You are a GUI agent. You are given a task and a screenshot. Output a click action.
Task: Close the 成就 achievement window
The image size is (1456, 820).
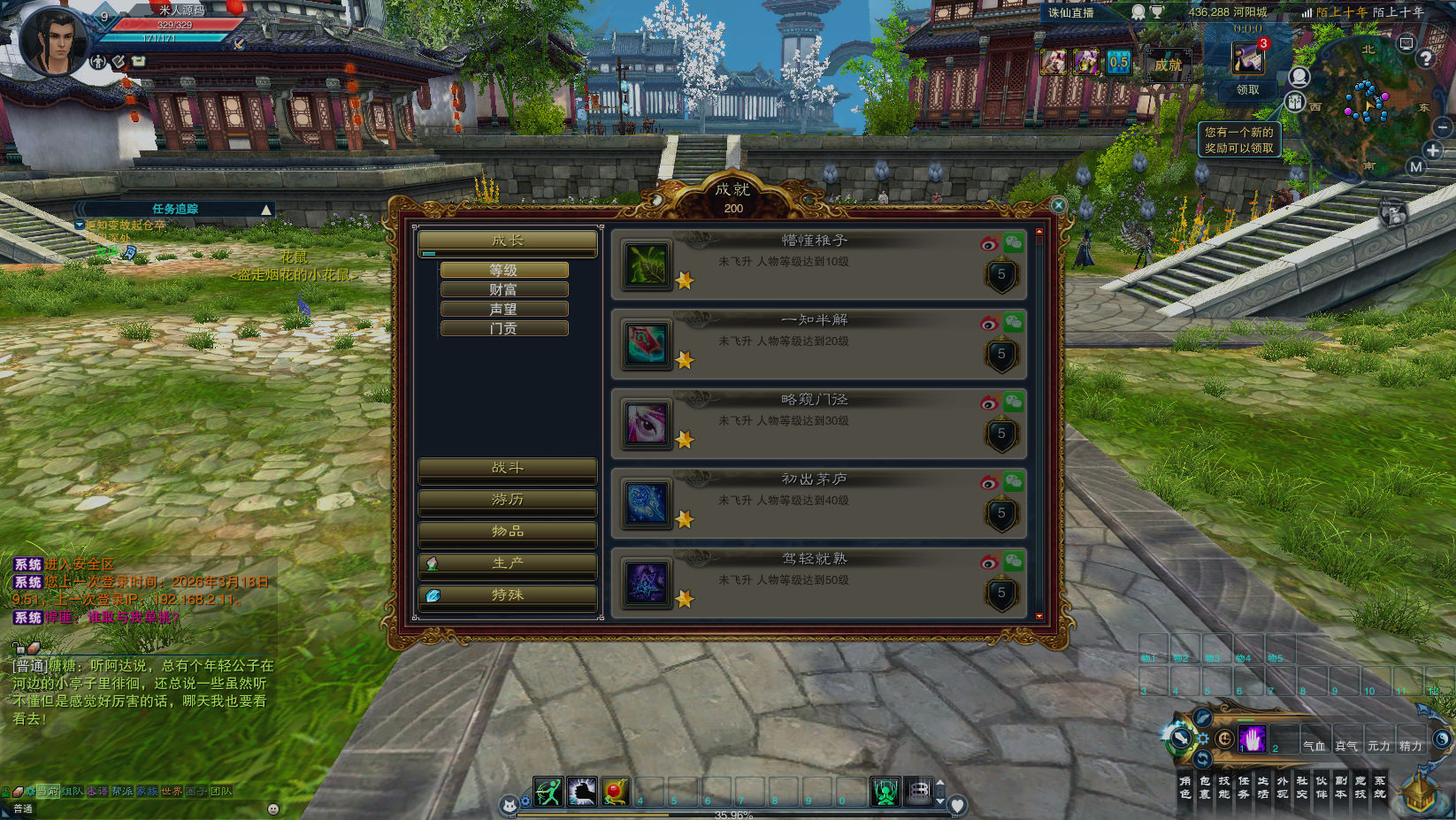(x=1059, y=205)
